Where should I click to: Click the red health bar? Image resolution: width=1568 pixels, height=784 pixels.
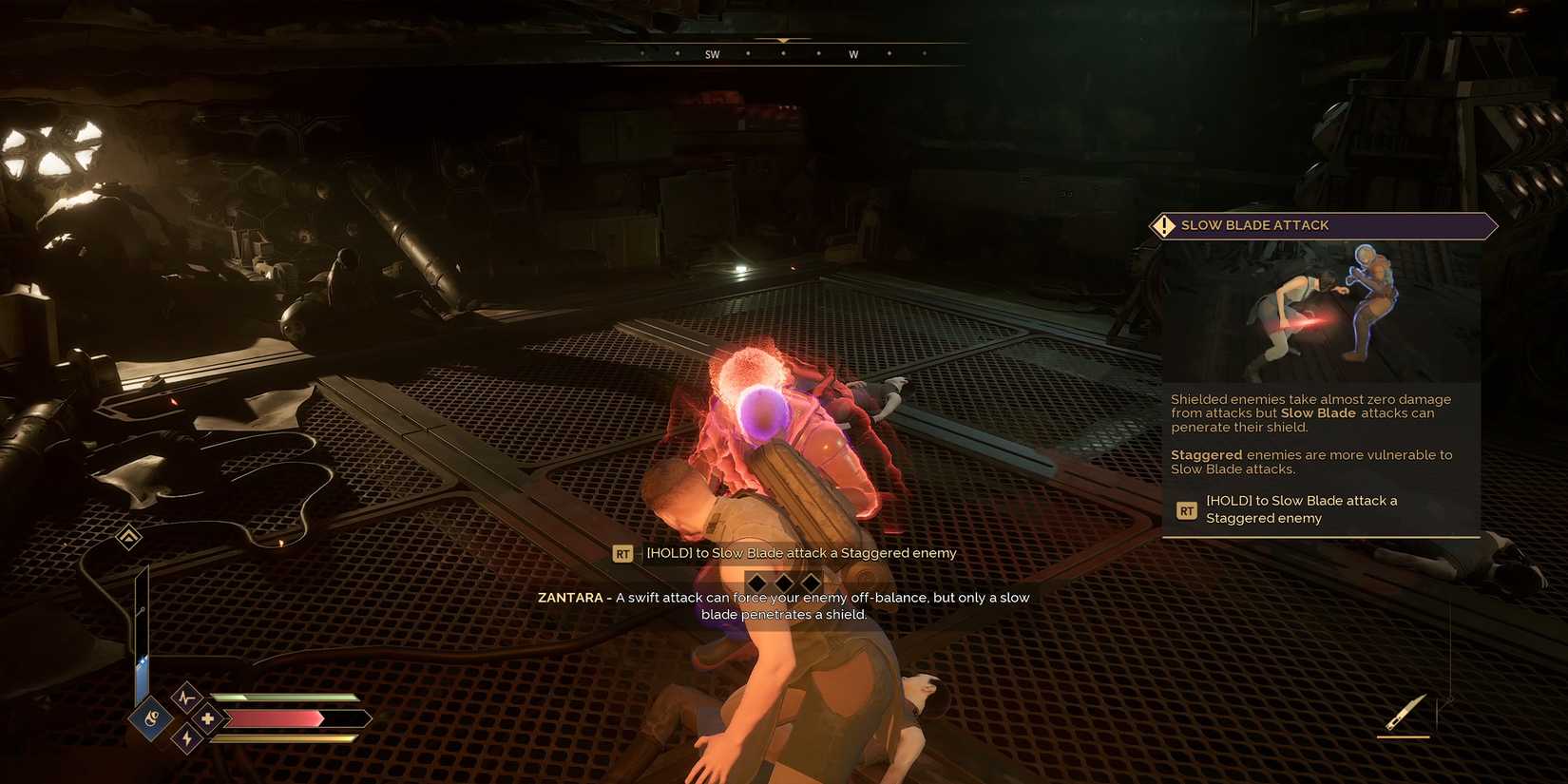tap(276, 718)
